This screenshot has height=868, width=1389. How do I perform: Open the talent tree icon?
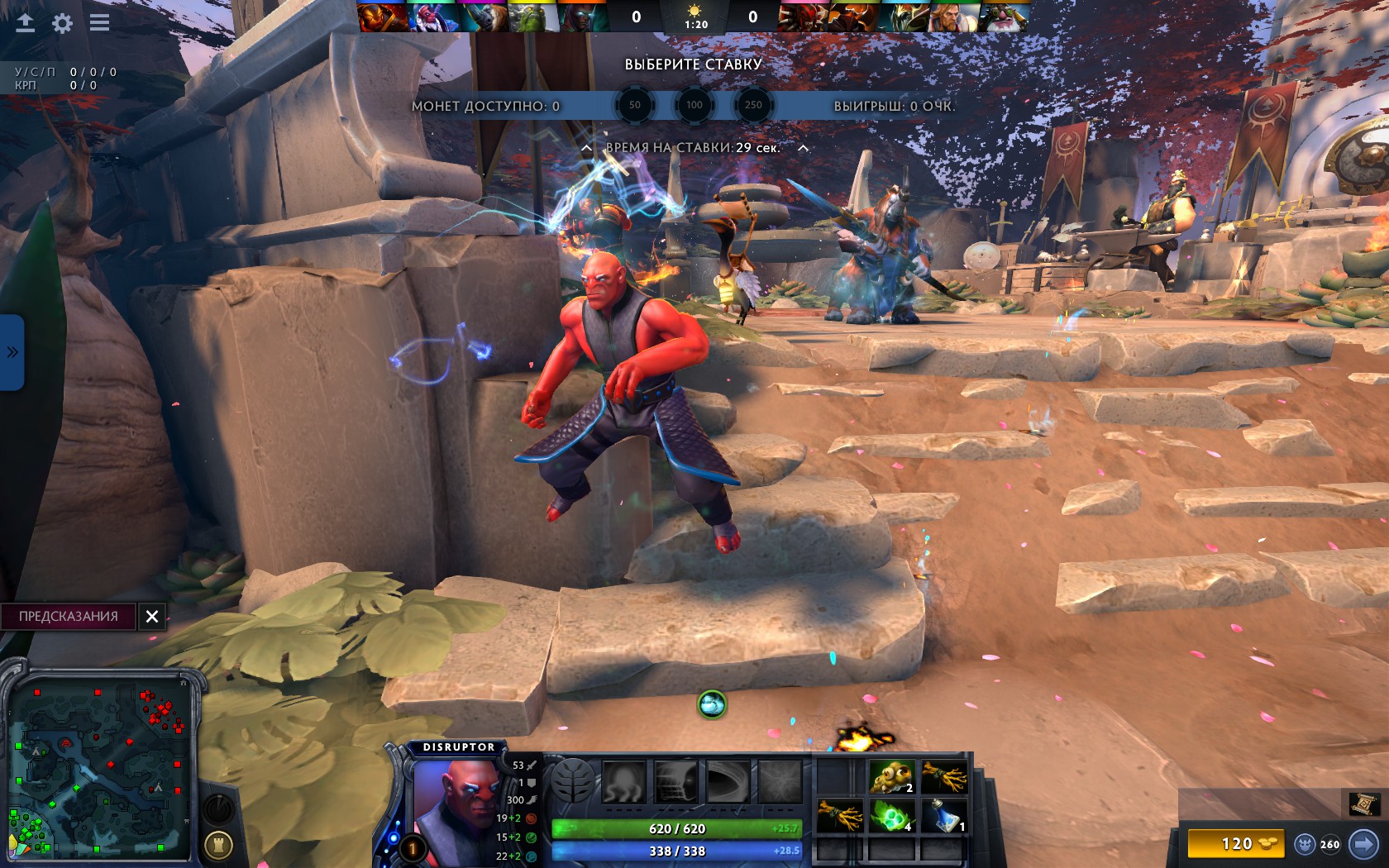coord(573,781)
